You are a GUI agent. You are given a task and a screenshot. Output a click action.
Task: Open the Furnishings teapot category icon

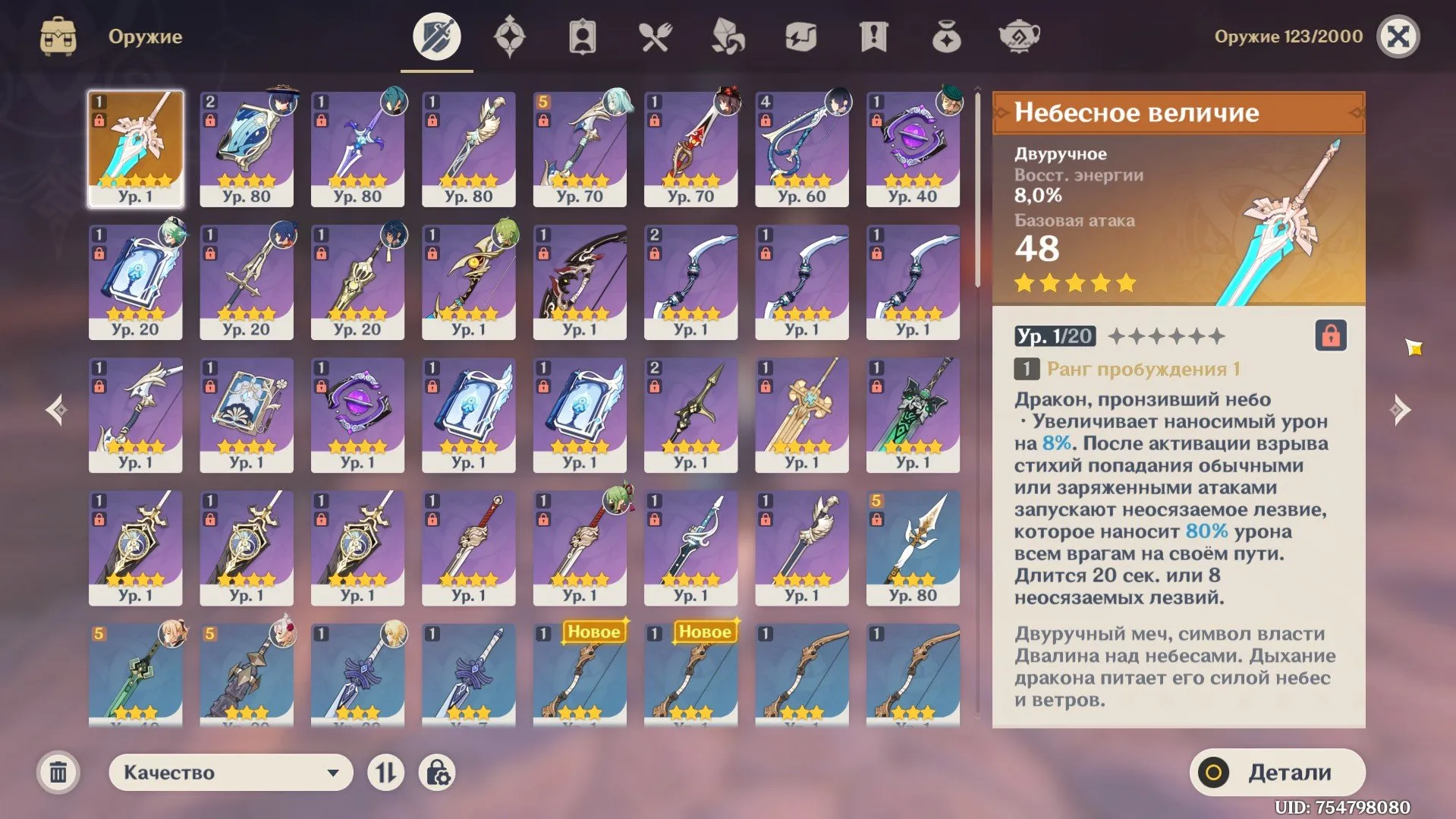pos(1020,35)
